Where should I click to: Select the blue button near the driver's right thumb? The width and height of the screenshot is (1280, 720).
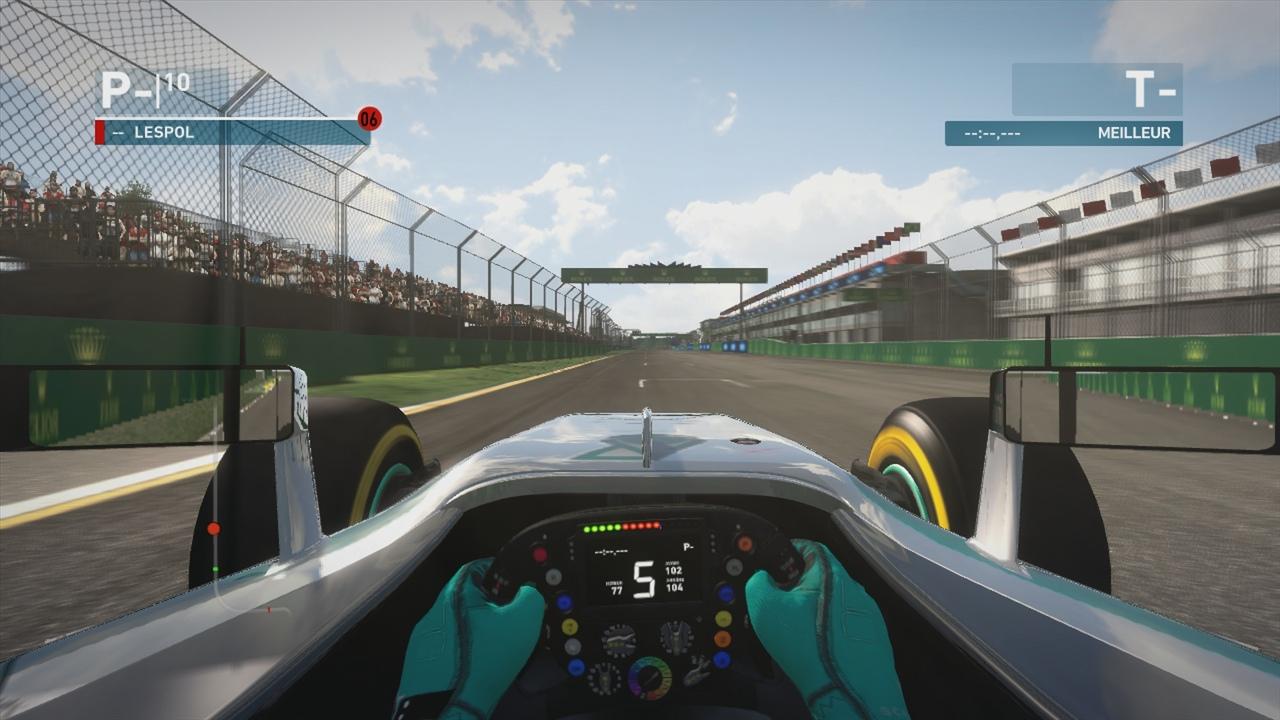pyautogui.click(x=724, y=591)
